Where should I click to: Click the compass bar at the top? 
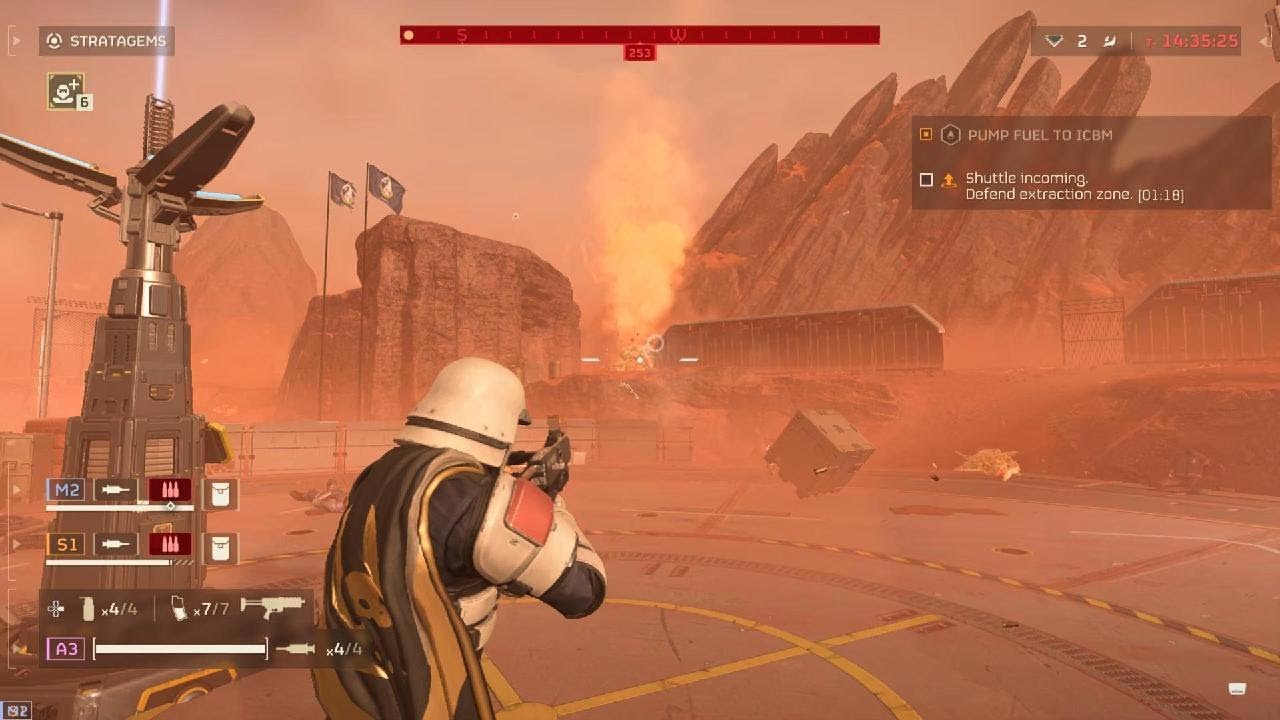[640, 35]
